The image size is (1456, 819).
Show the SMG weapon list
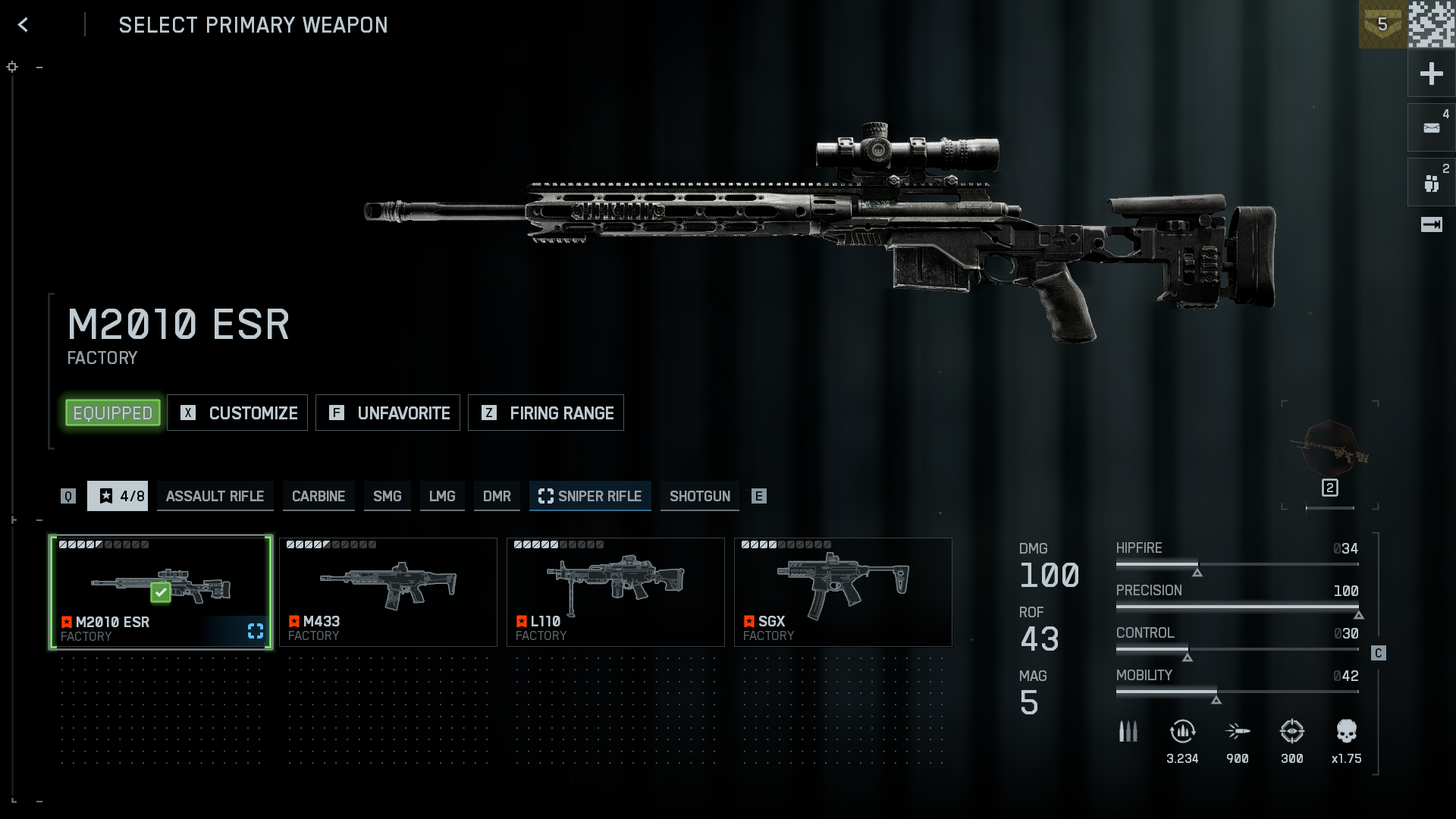387,496
